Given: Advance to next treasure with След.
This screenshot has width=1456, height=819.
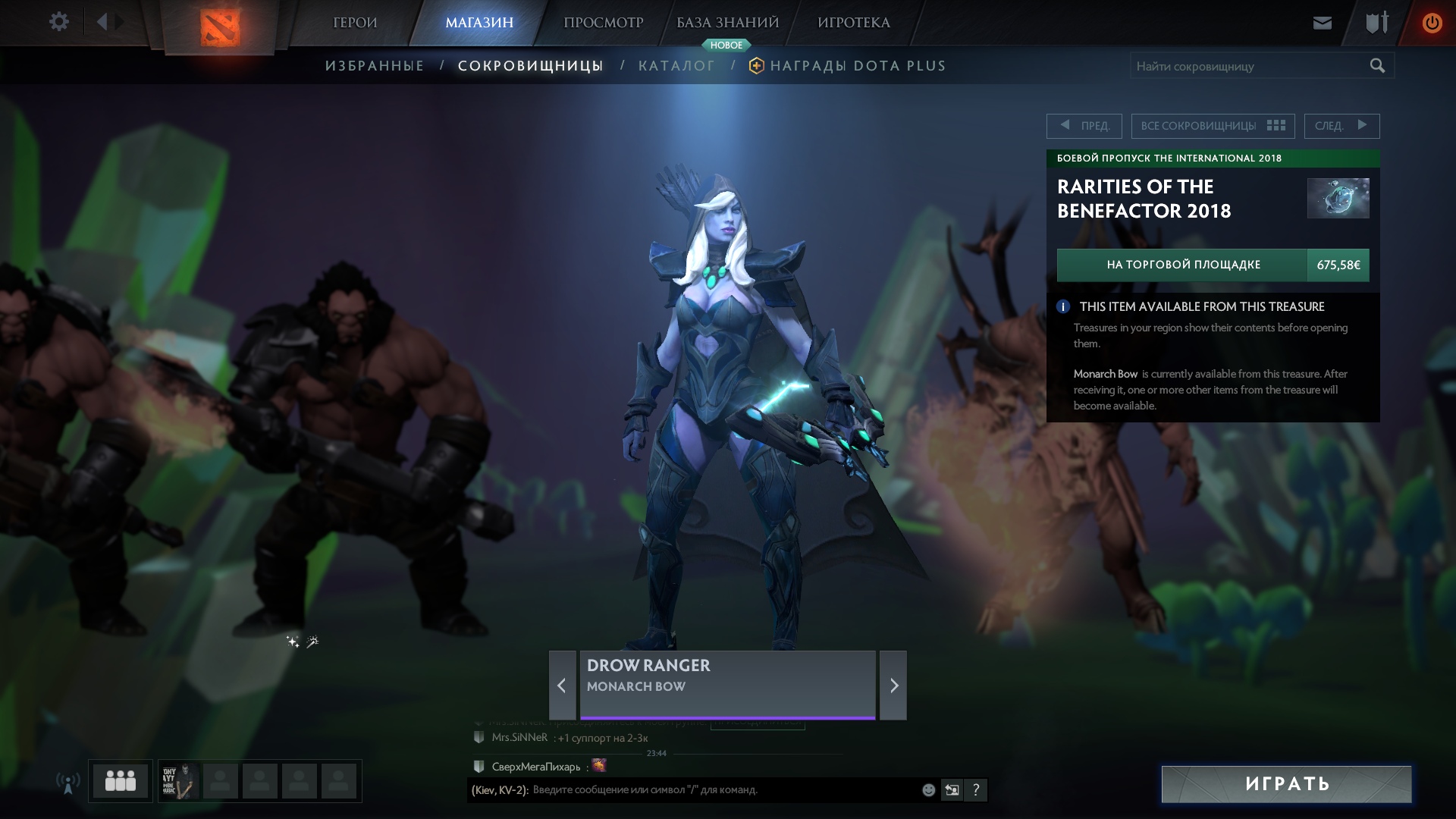Looking at the screenshot, I should (1341, 126).
